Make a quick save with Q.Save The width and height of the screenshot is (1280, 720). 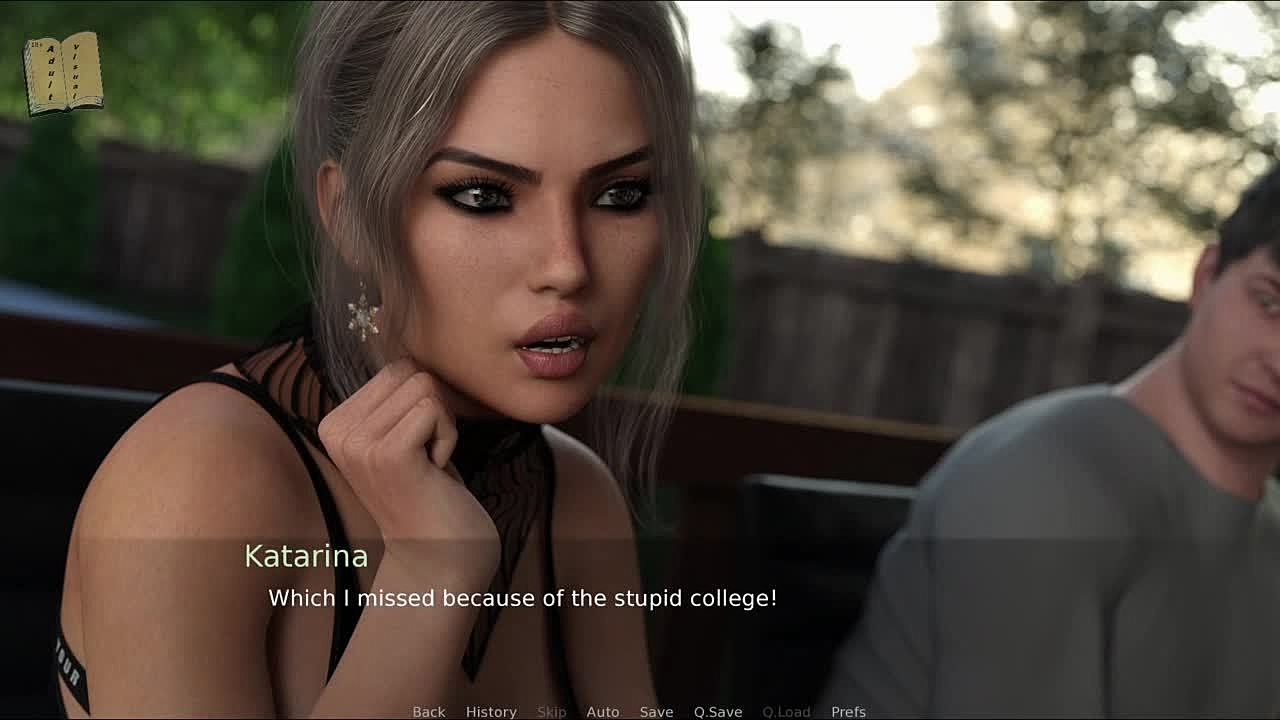pos(718,711)
